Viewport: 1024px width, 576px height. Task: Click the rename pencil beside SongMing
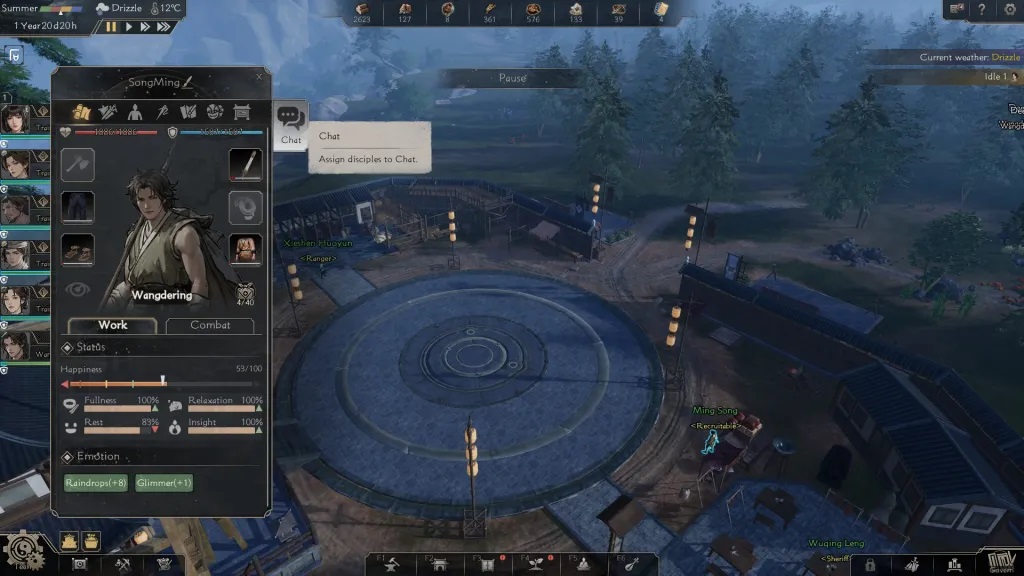[x=187, y=81]
